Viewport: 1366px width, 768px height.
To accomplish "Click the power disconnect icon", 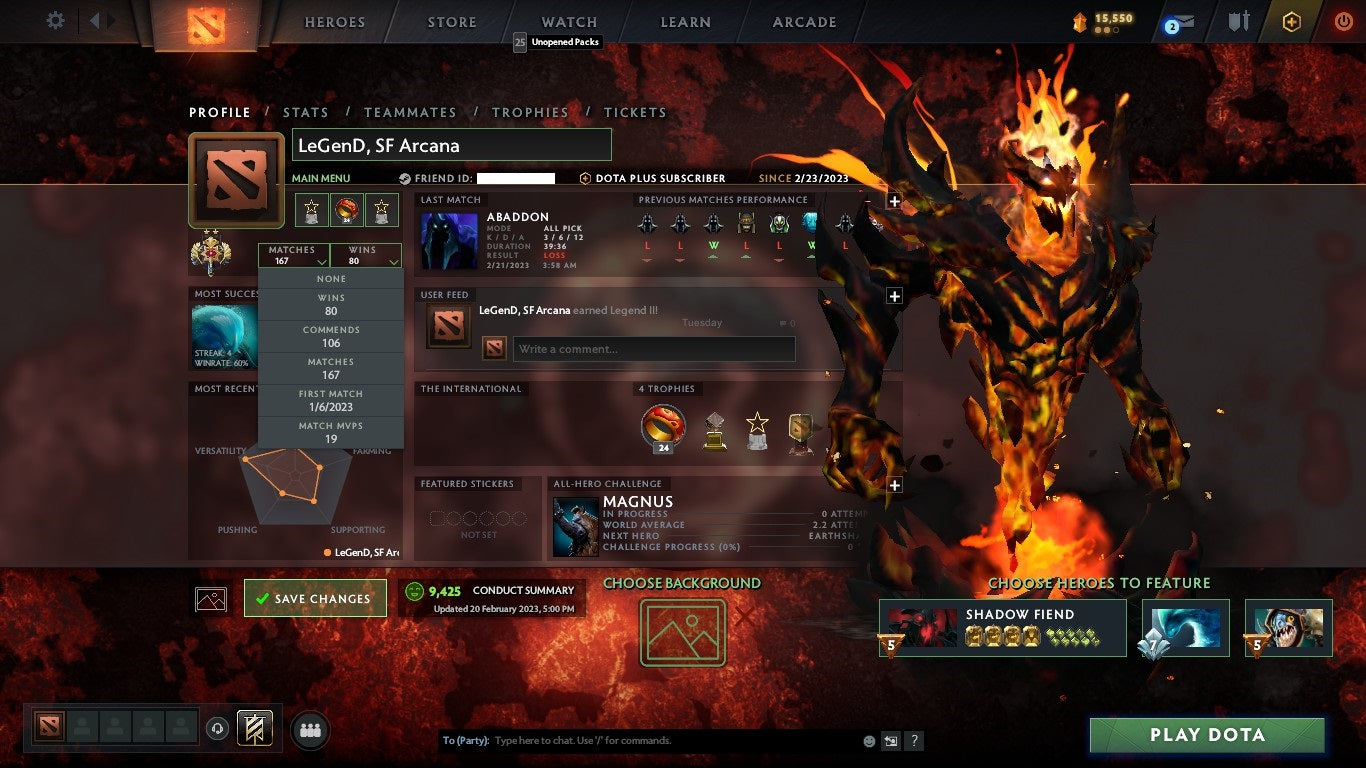I will coord(1343,21).
